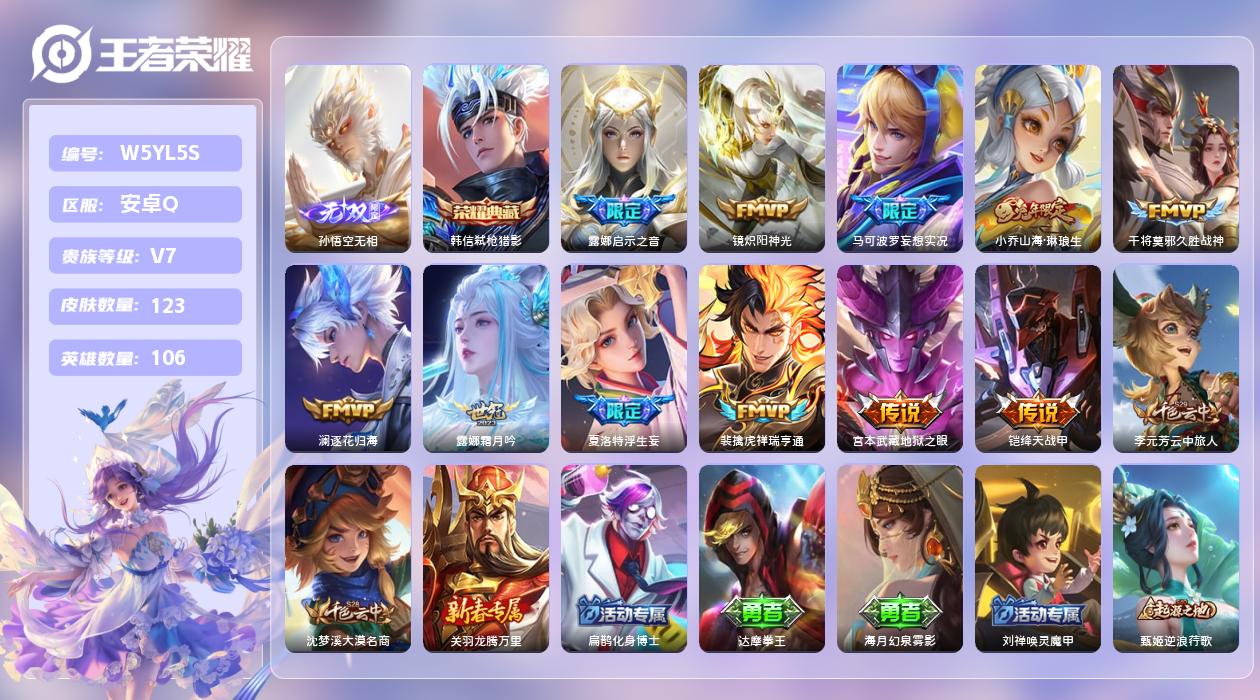View the 小乔山海·琳琅生 skin card

click(1038, 158)
